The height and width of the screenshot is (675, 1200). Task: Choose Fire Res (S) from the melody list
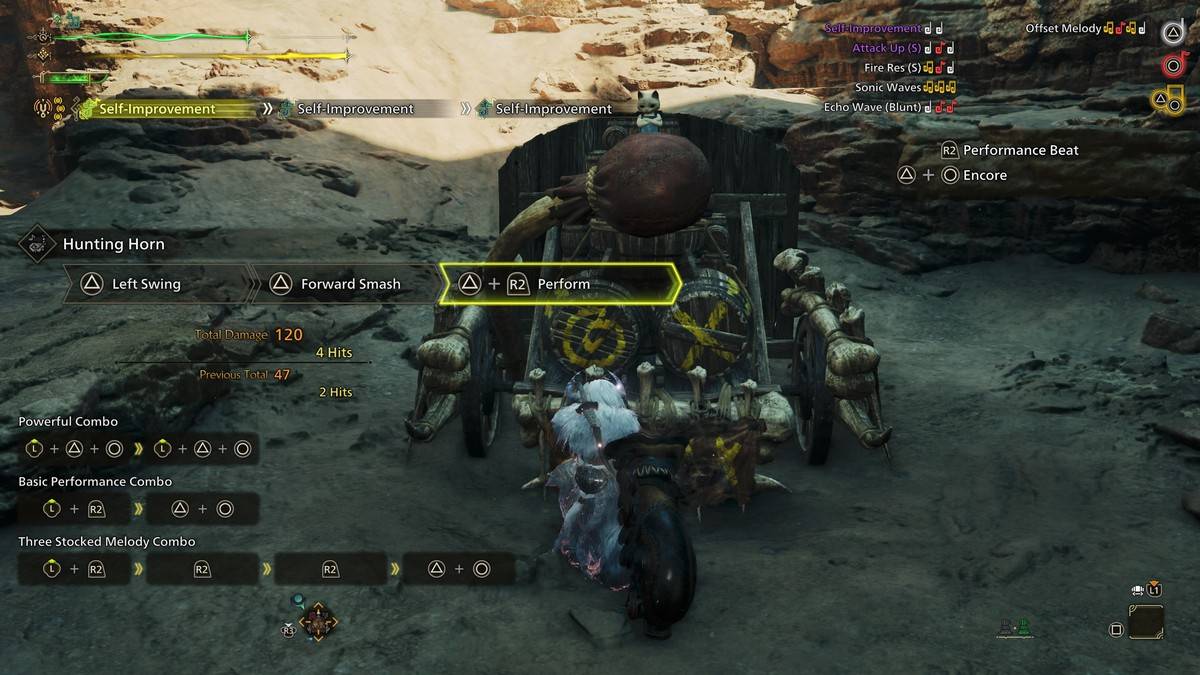point(892,67)
